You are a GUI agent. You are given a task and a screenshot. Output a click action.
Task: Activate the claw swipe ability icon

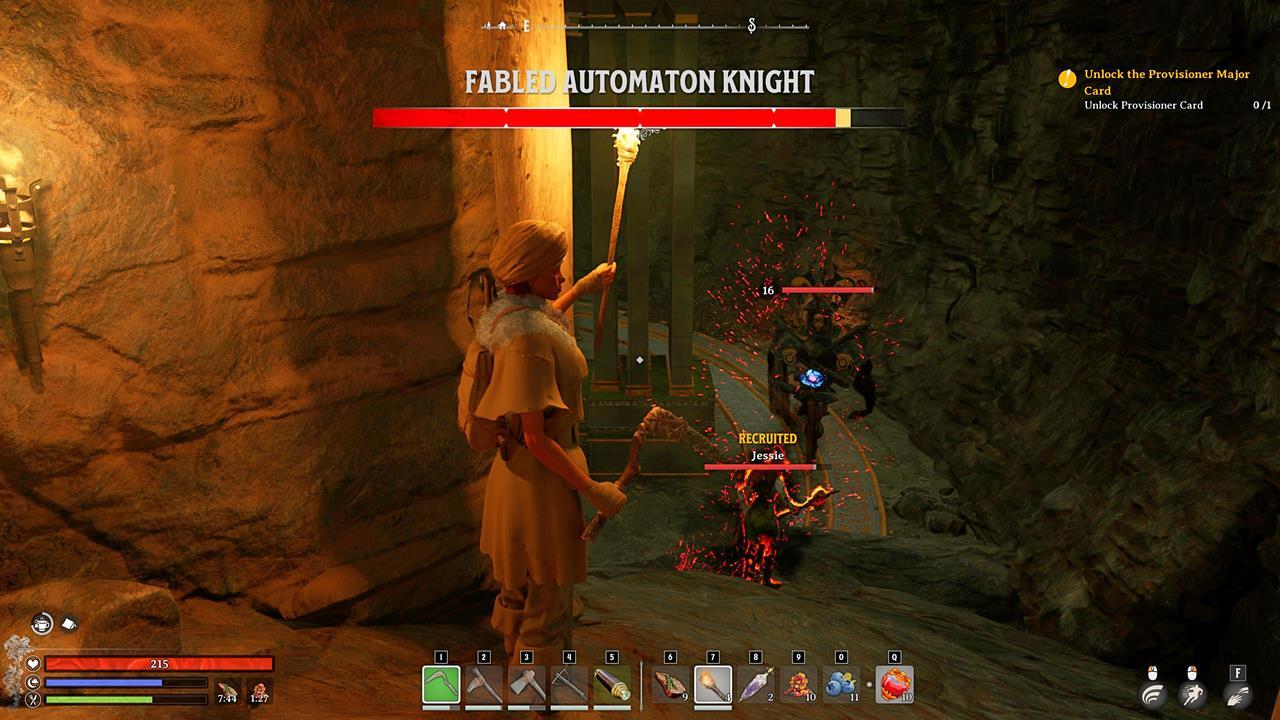click(1238, 695)
